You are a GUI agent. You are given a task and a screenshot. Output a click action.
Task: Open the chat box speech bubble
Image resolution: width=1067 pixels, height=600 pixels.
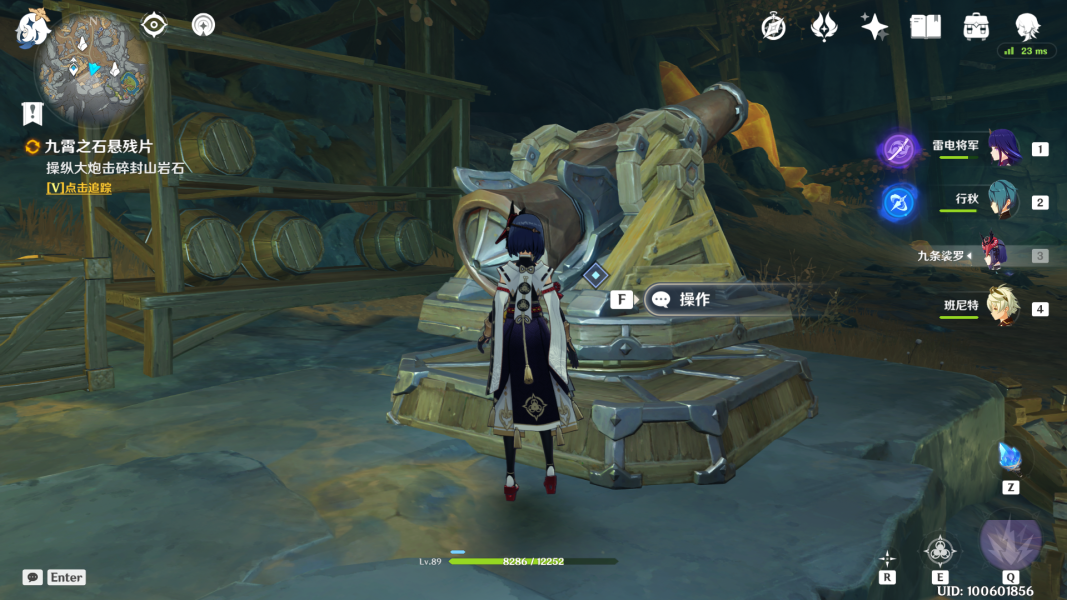point(33,577)
